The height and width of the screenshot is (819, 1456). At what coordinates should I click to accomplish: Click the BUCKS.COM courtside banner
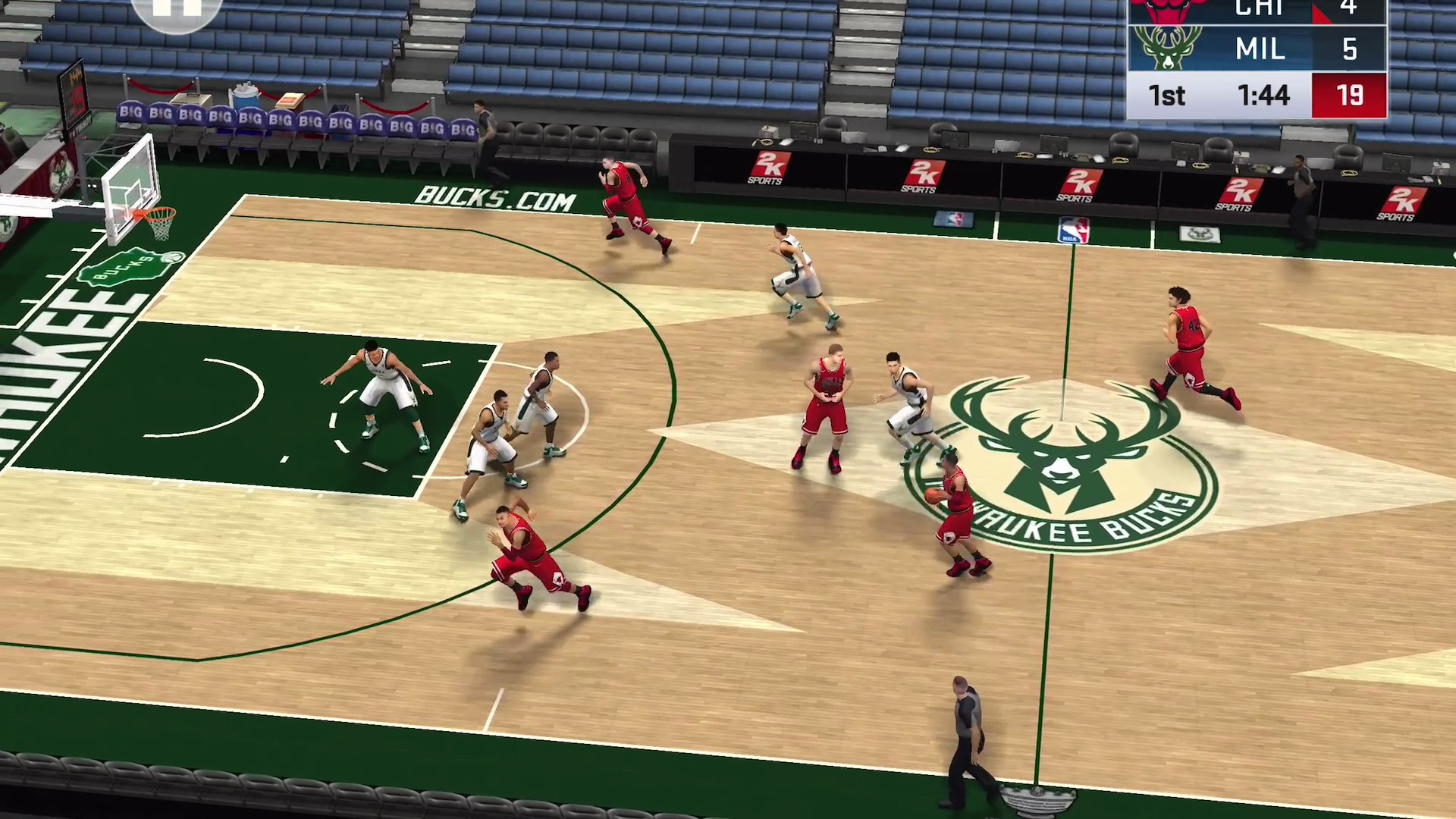(x=494, y=199)
